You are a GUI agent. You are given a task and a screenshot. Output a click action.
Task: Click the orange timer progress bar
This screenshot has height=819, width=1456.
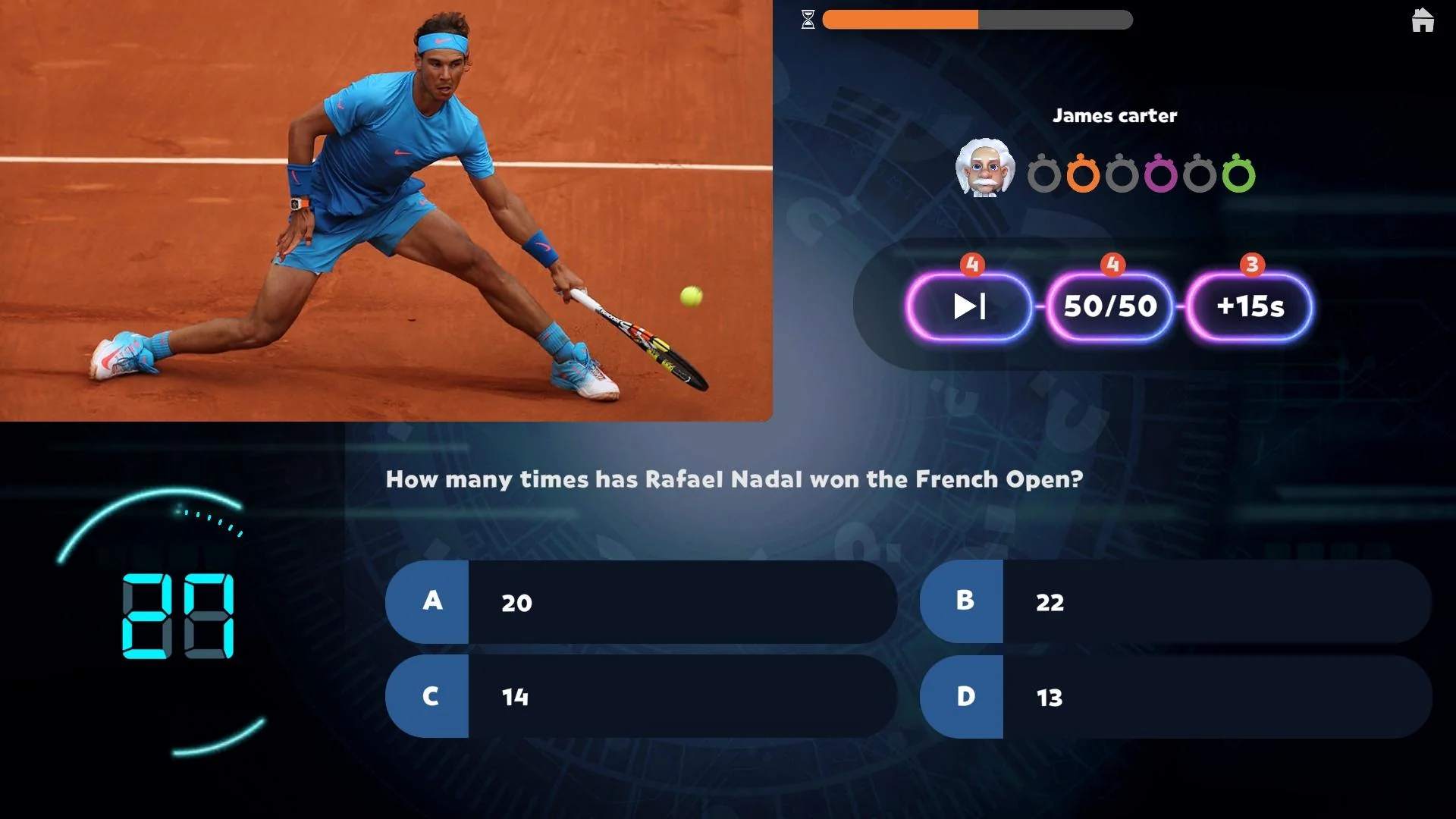[x=899, y=18]
